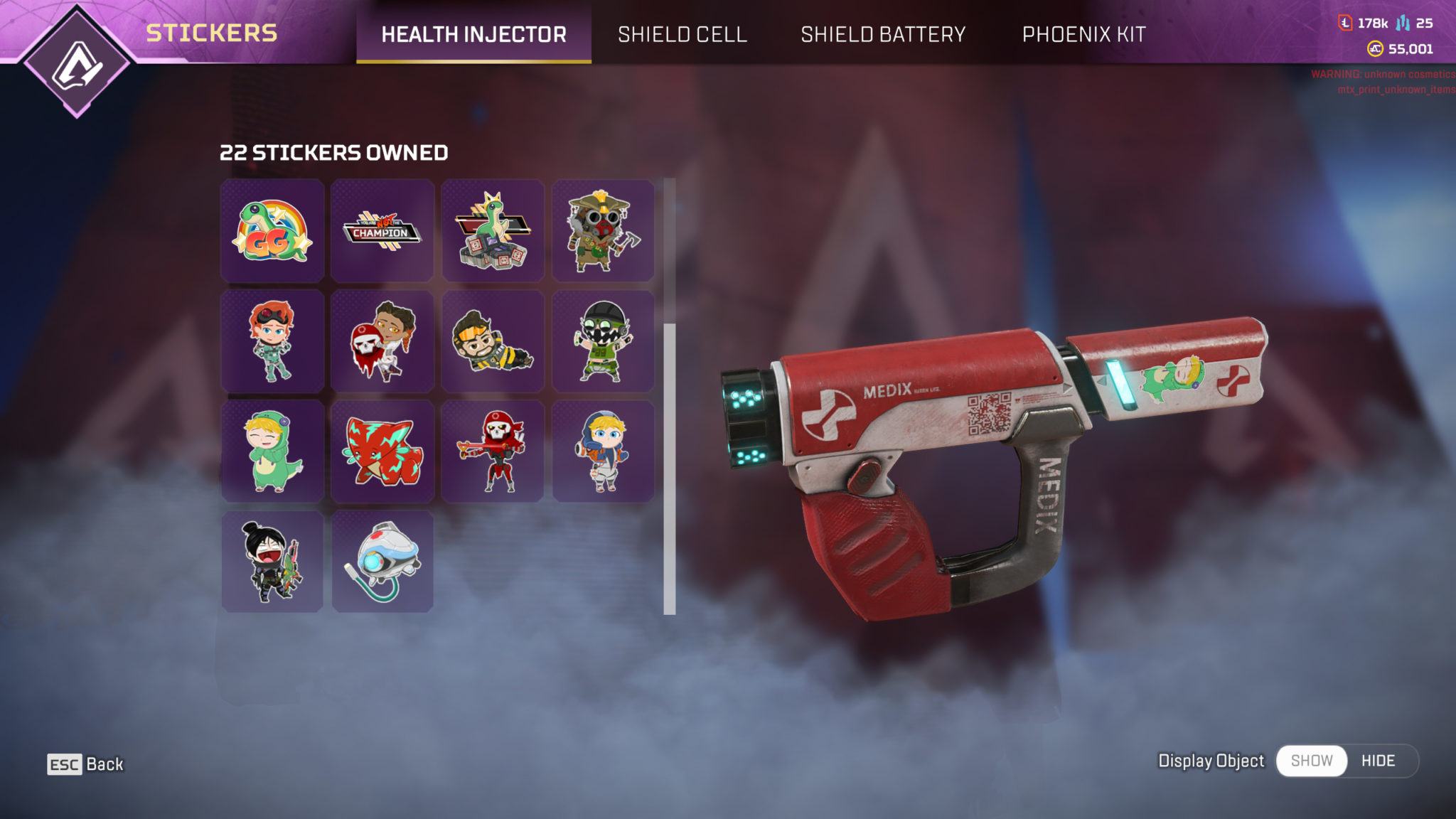Select the falling Mirage sticker
The width and height of the screenshot is (1456, 819).
493,341
